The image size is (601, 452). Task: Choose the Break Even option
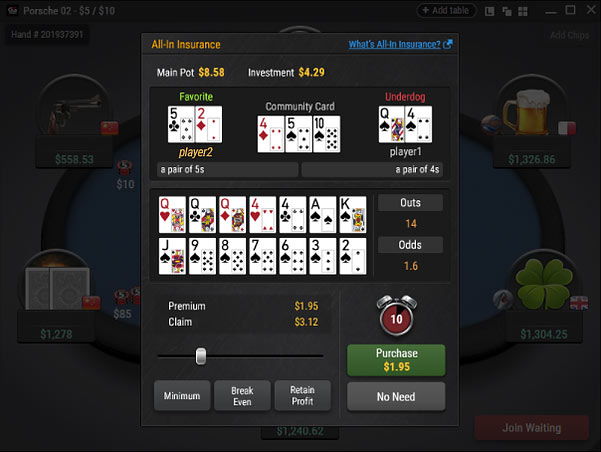tap(242, 396)
